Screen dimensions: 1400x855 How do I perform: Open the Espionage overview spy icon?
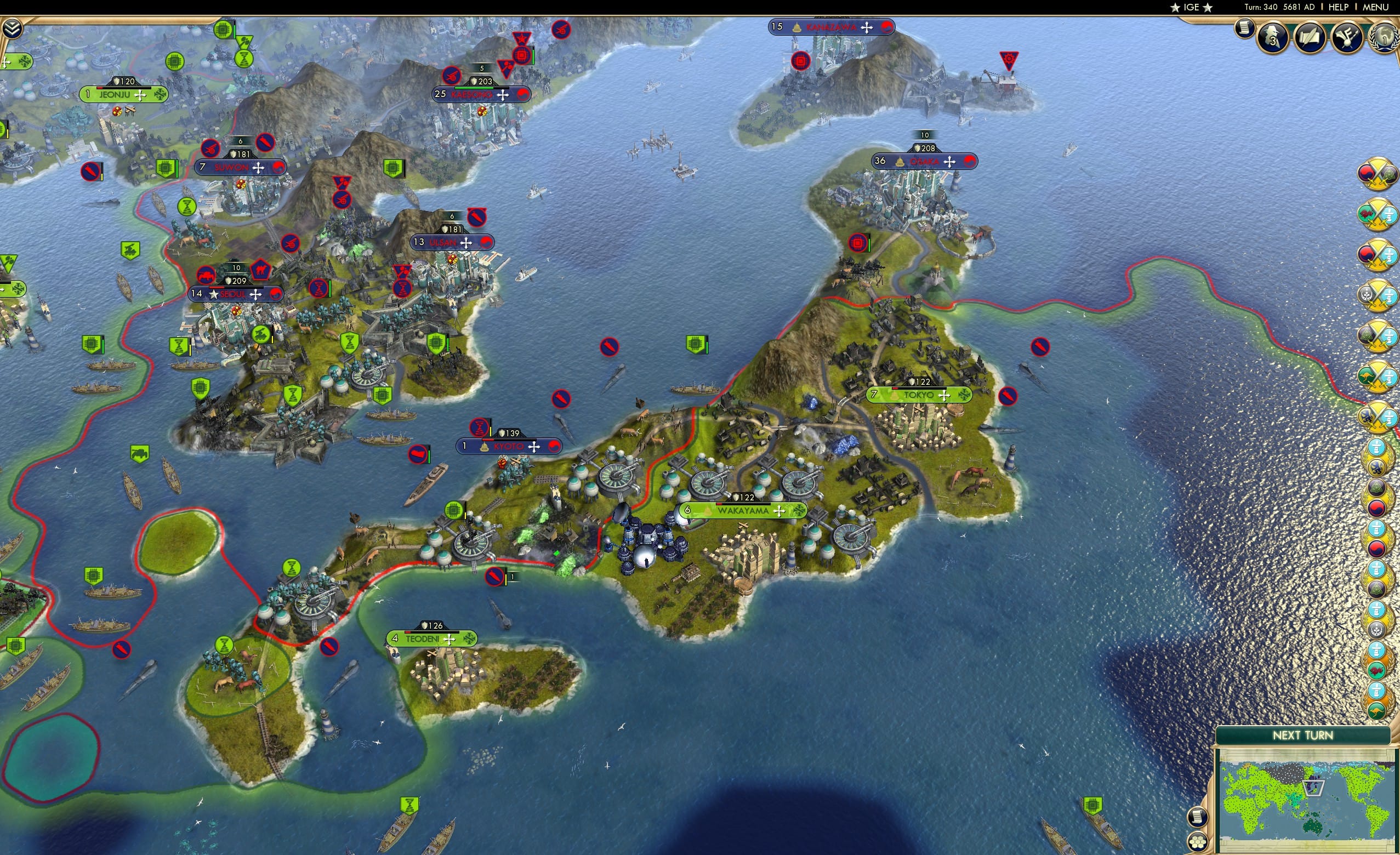1272,39
